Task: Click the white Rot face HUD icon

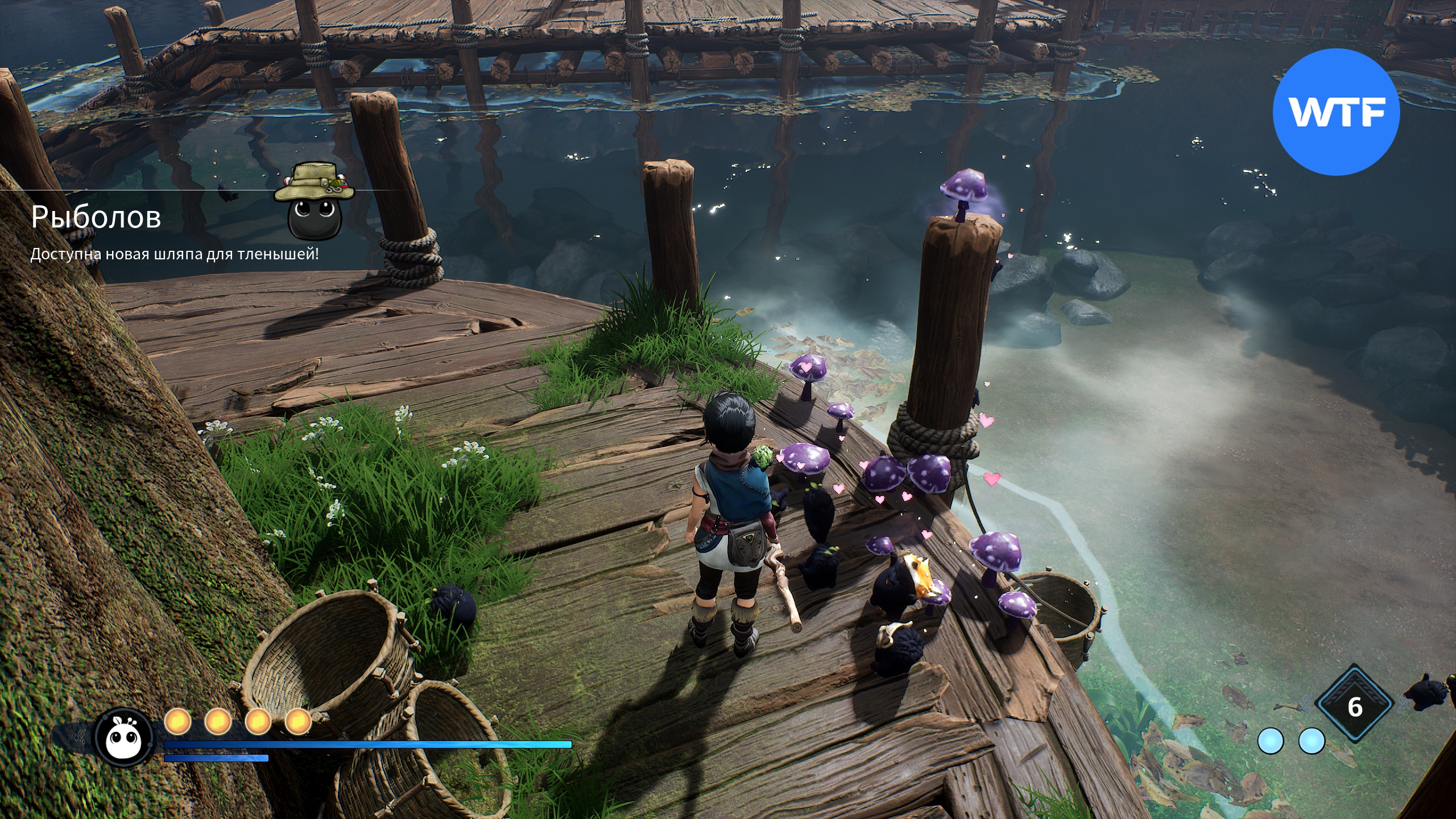Action: click(x=123, y=738)
